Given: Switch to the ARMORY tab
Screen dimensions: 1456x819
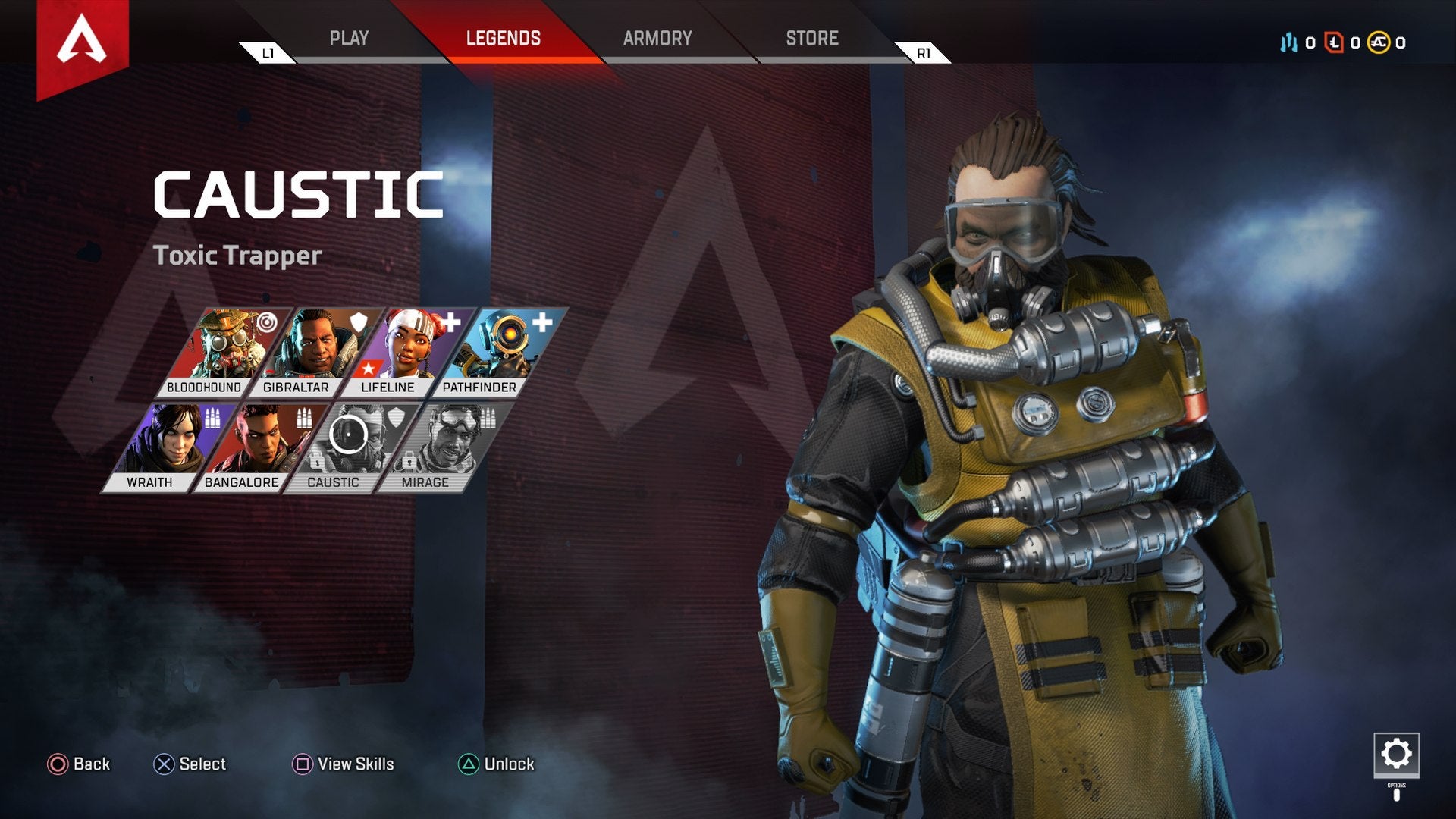Looking at the screenshot, I should (x=657, y=38).
